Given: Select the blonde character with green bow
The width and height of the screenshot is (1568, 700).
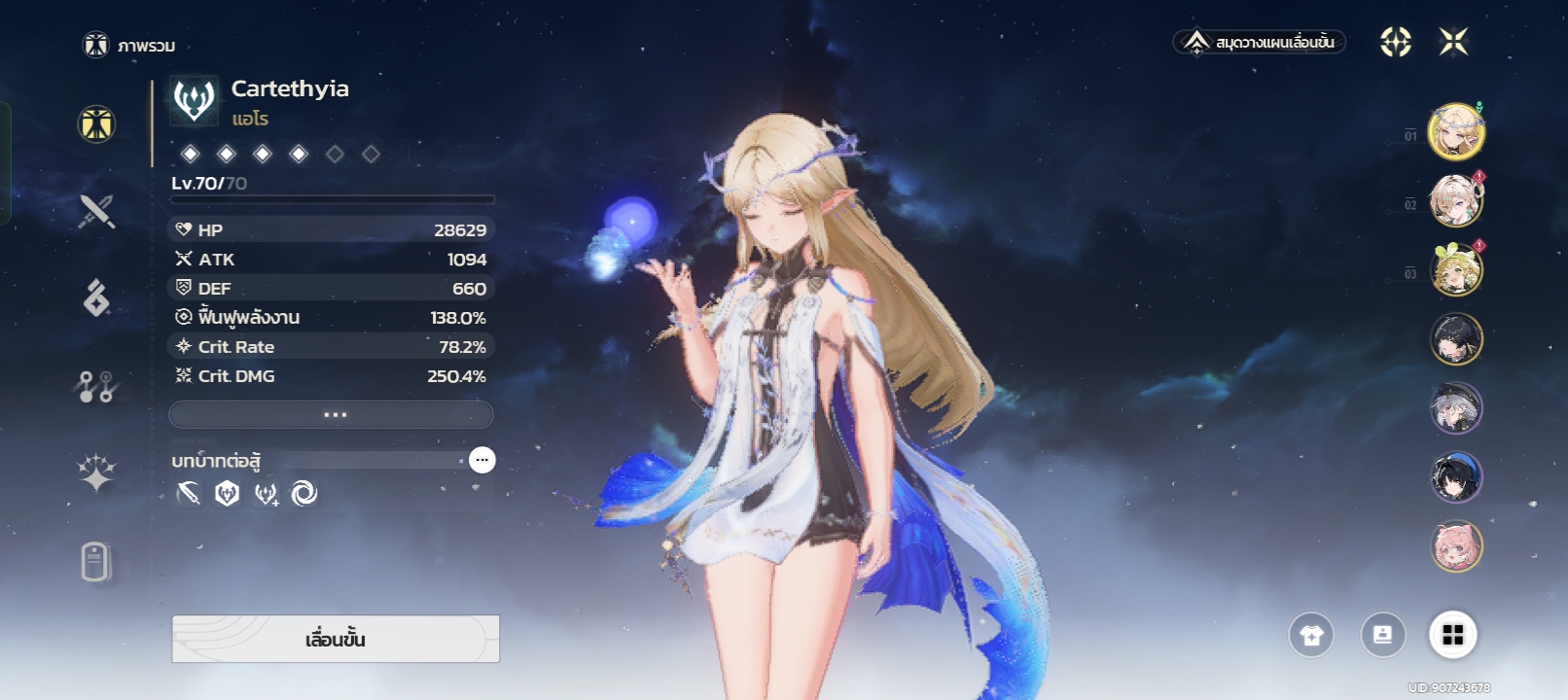Looking at the screenshot, I should coord(1456,269).
